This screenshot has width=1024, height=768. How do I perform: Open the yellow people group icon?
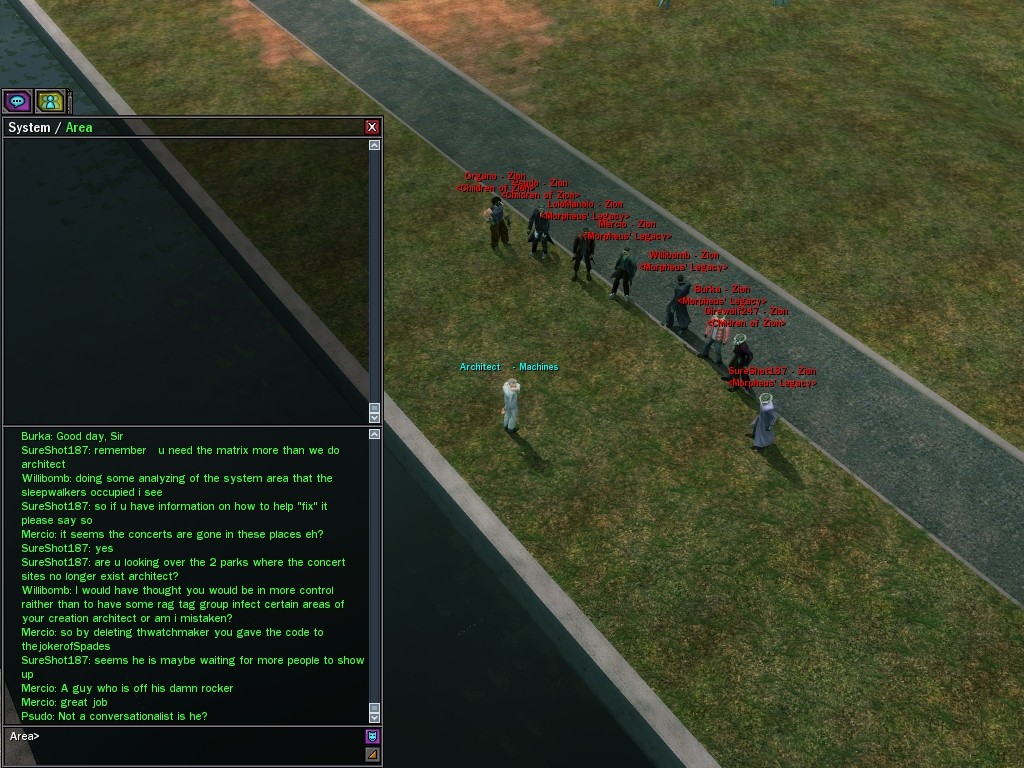[x=50, y=101]
